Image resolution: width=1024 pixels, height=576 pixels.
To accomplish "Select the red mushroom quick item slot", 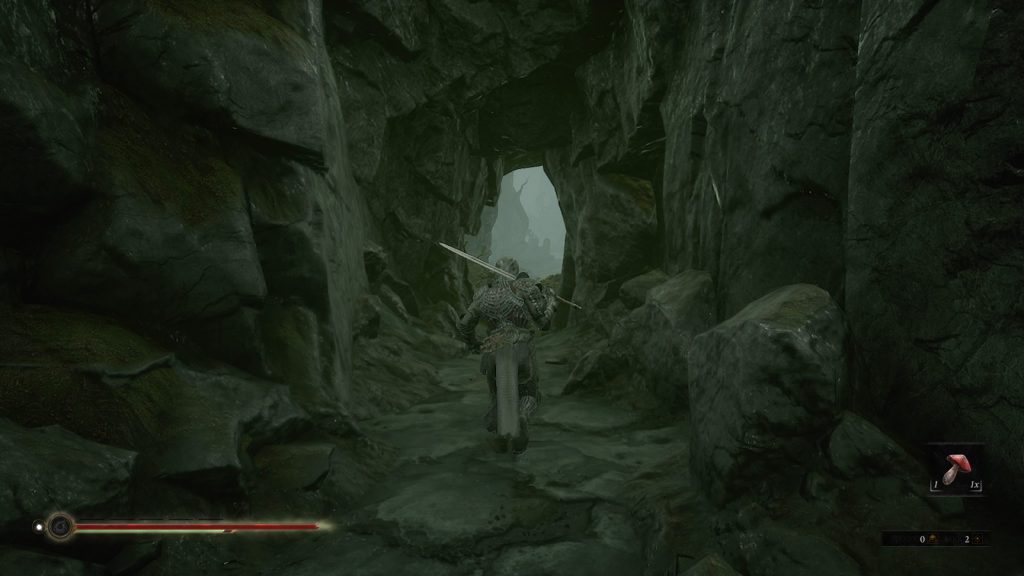I will tap(955, 469).
